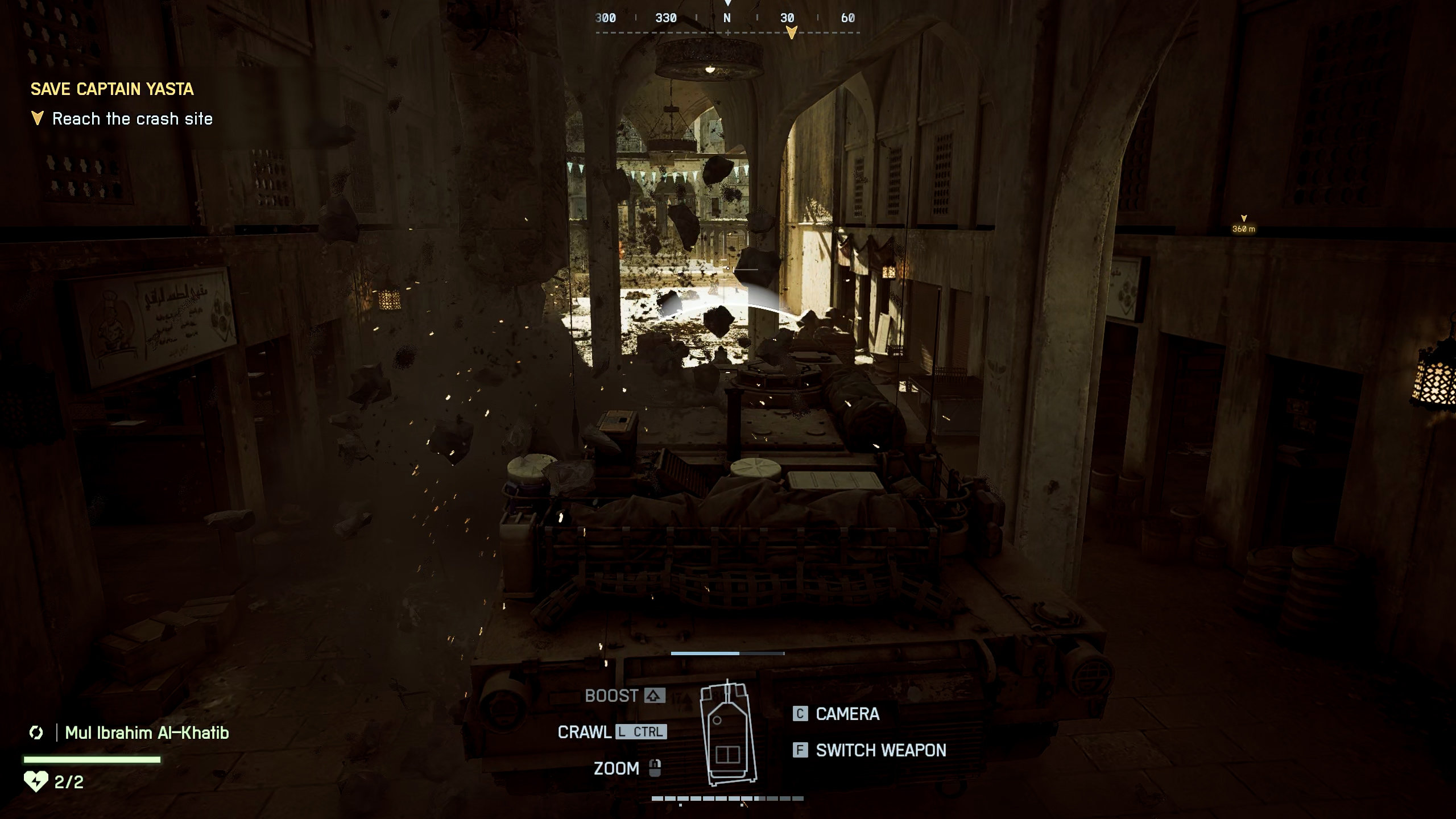1456x819 pixels.
Task: Click the tank vehicle diagram icon
Action: (729, 734)
